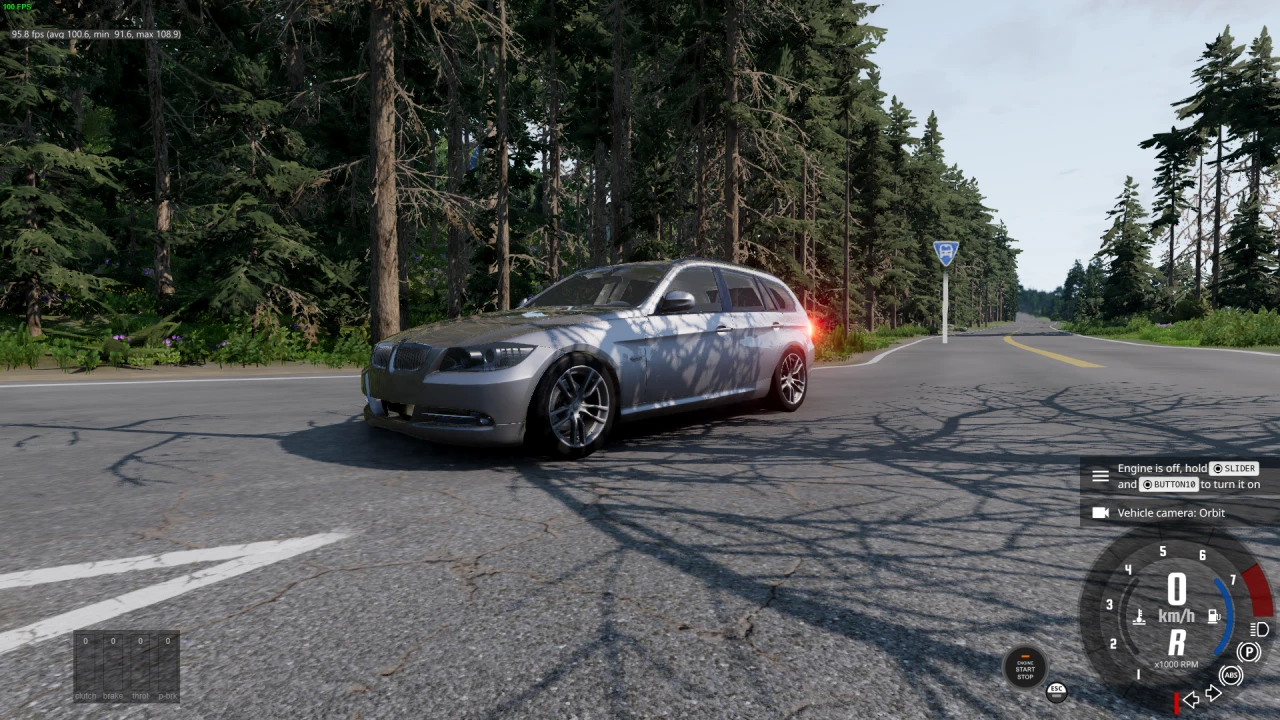1280x720 pixels.
Task: Click the engine temperature icon on the gauge
Action: 1139,617
